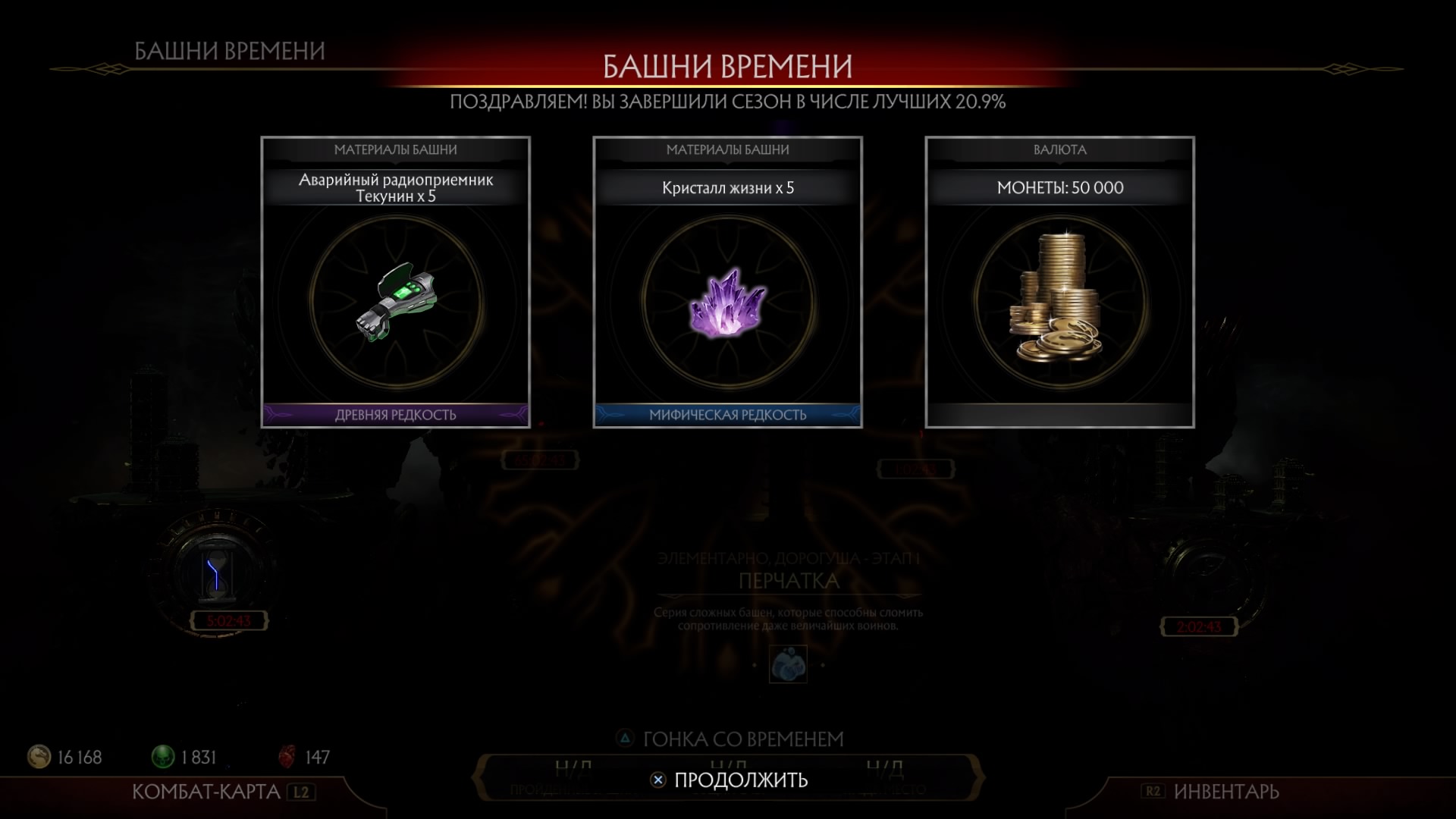Image resolution: width=1456 pixels, height=819 pixels.
Task: Choose the МОНЕТЫ: 50 000 reward card
Action: coord(1059,282)
